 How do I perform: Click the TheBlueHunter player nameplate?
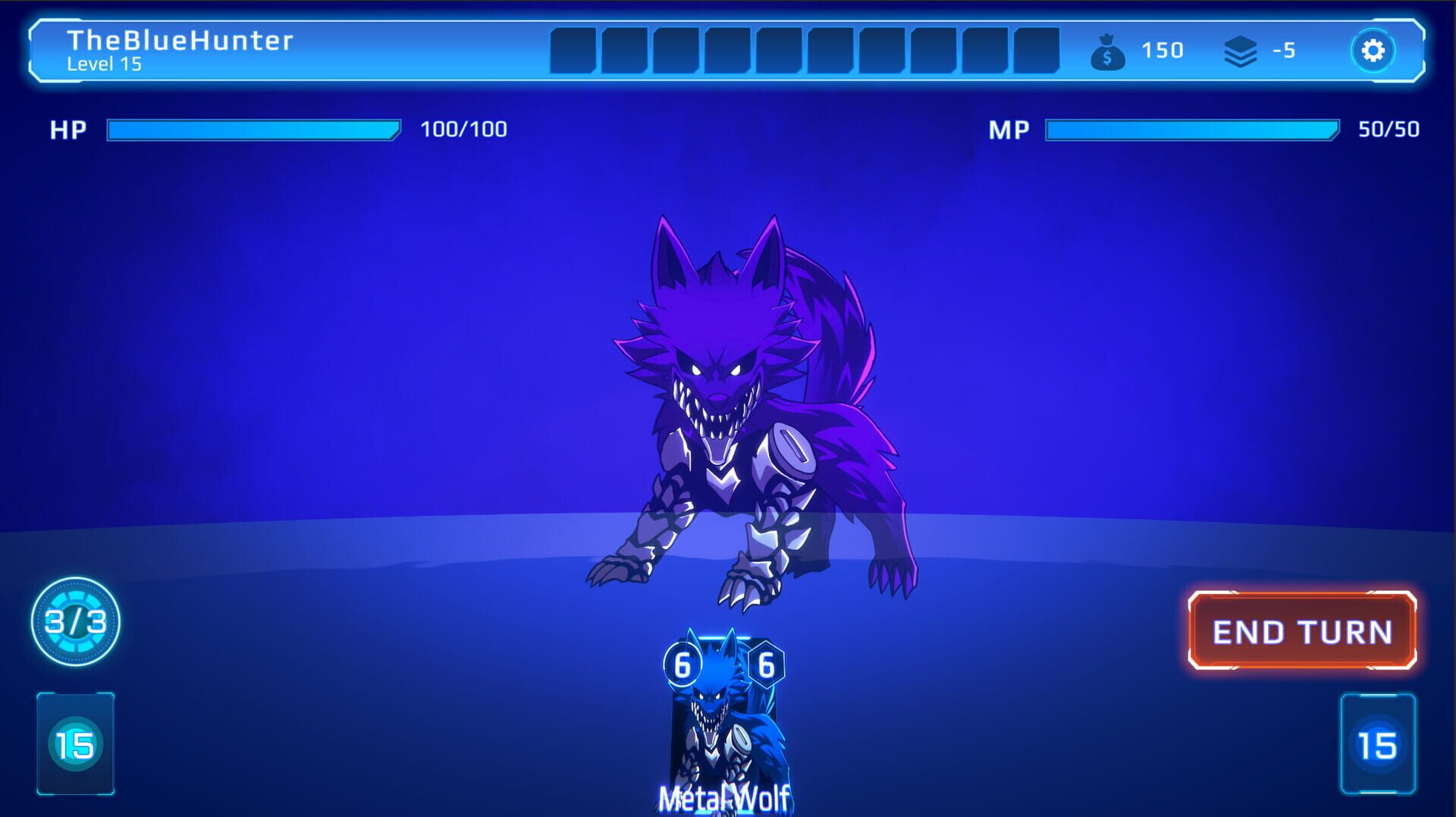pyautogui.click(x=180, y=42)
